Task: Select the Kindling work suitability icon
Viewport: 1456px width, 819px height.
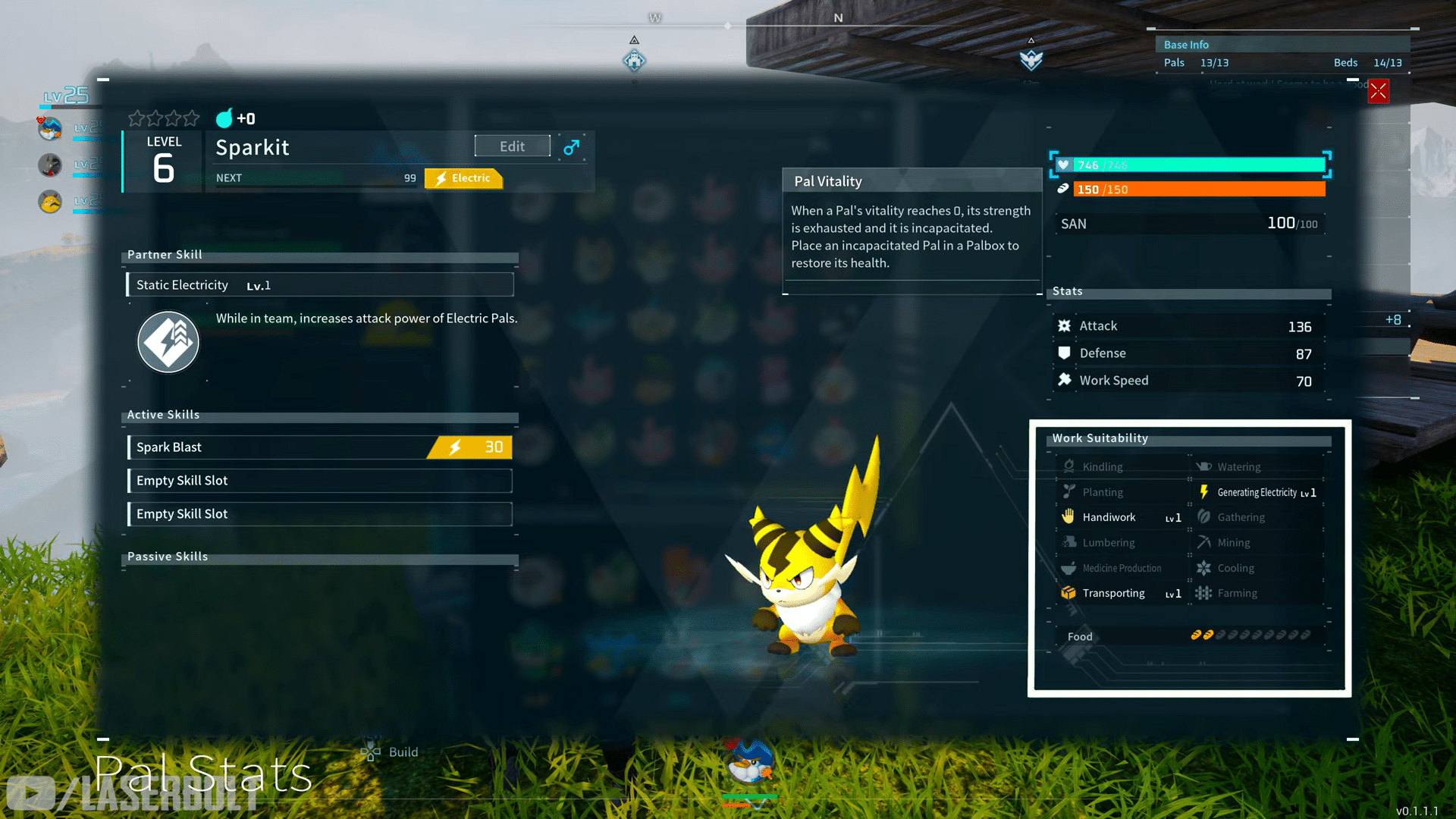Action: coord(1069,466)
